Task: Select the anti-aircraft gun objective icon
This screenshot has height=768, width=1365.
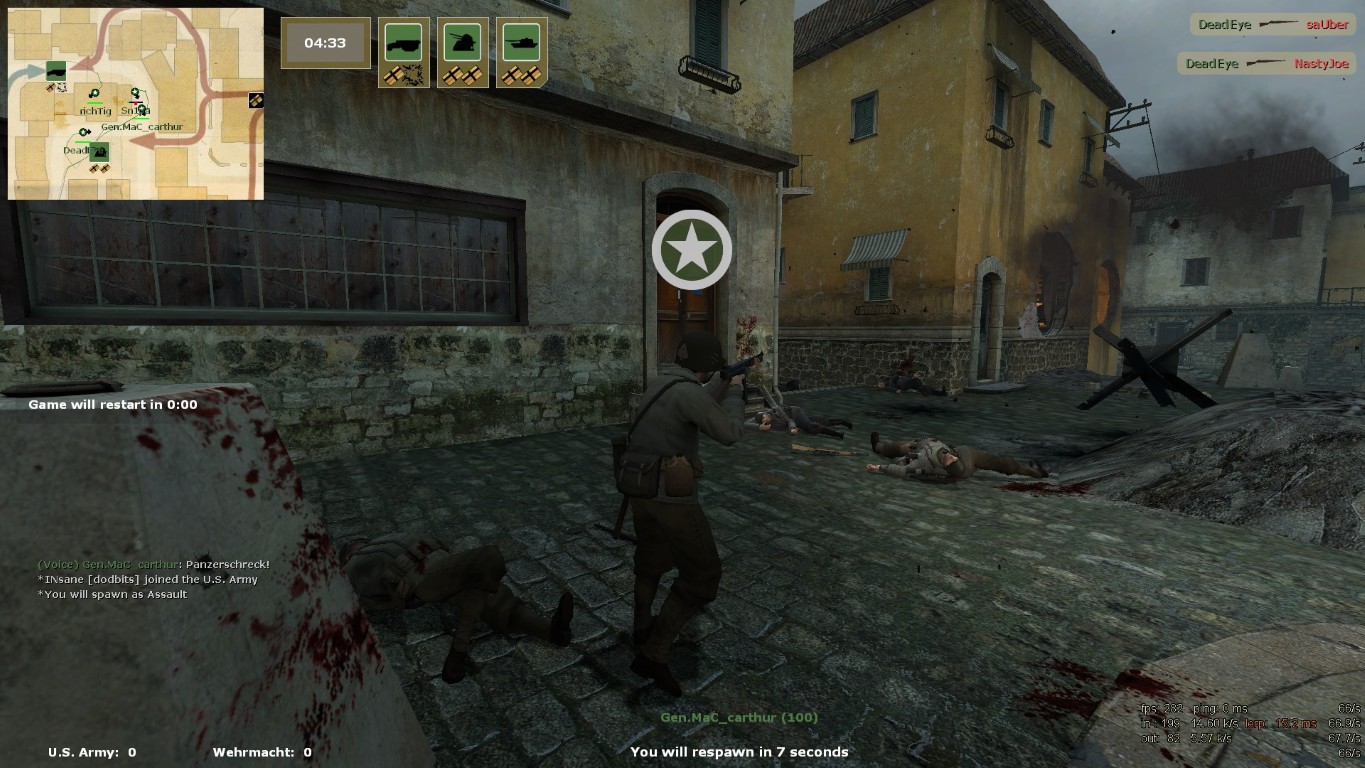Action: [462, 44]
